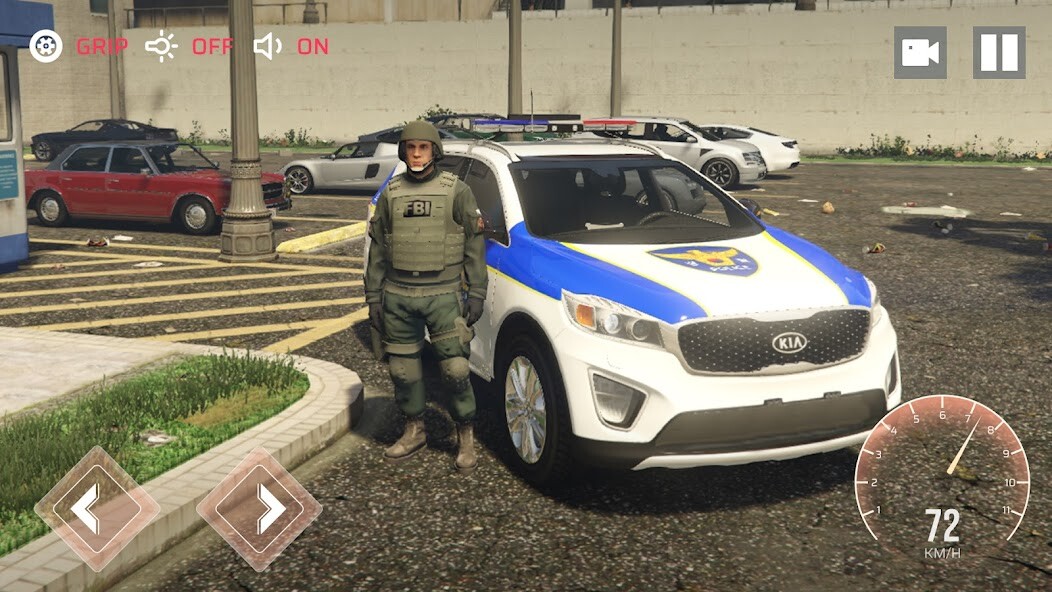Toggle the sound ON speaker setting
The width and height of the screenshot is (1052, 592).
click(x=268, y=46)
